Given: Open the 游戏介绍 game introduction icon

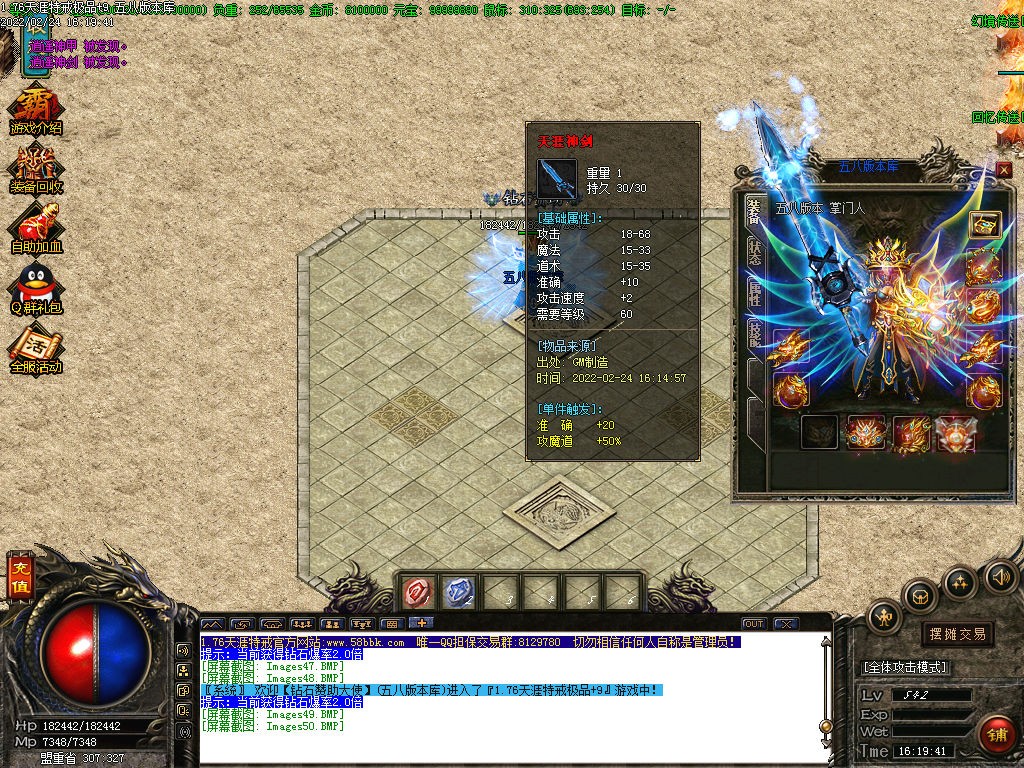Looking at the screenshot, I should coord(35,110).
